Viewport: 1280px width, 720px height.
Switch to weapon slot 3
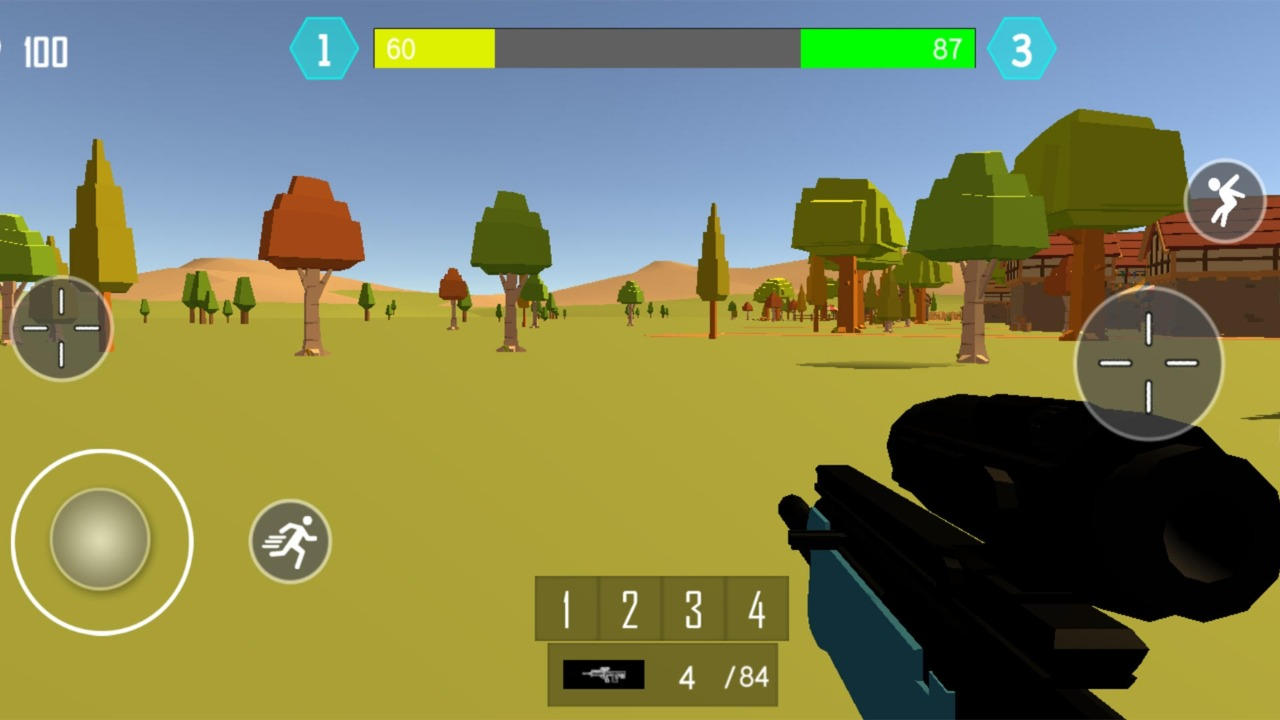pyautogui.click(x=695, y=609)
